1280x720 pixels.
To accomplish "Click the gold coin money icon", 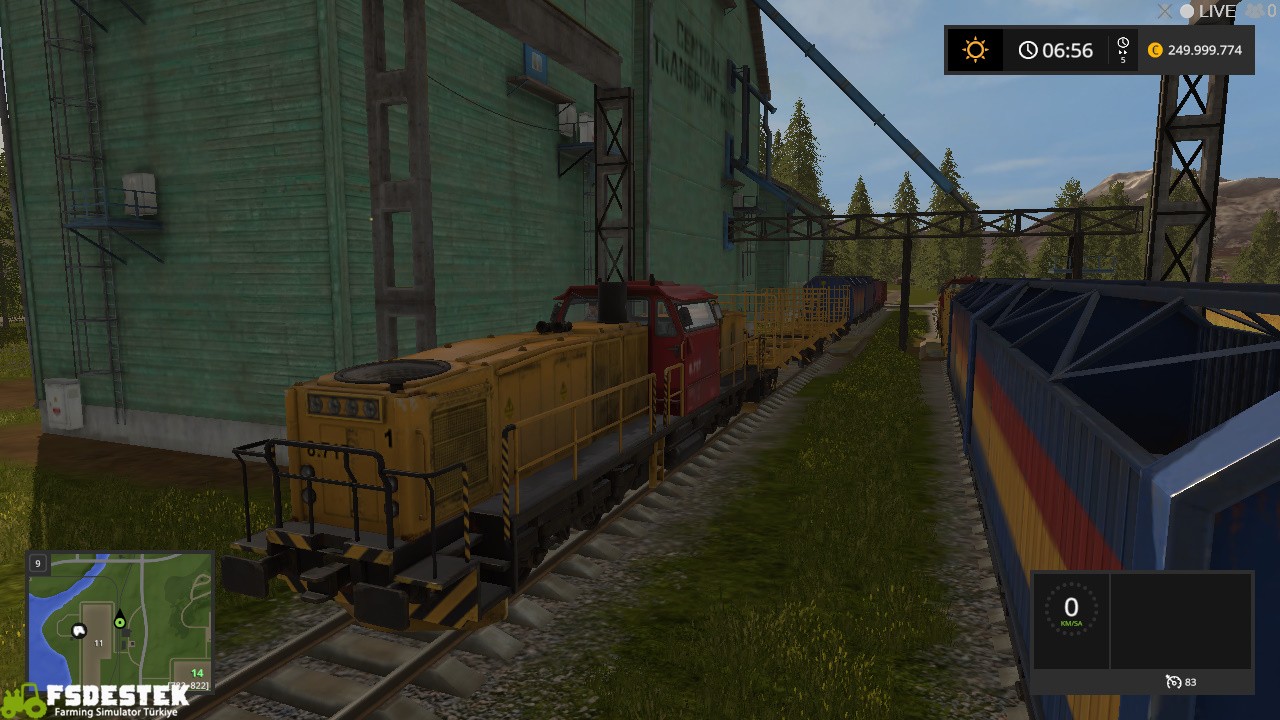I will (x=1156, y=50).
